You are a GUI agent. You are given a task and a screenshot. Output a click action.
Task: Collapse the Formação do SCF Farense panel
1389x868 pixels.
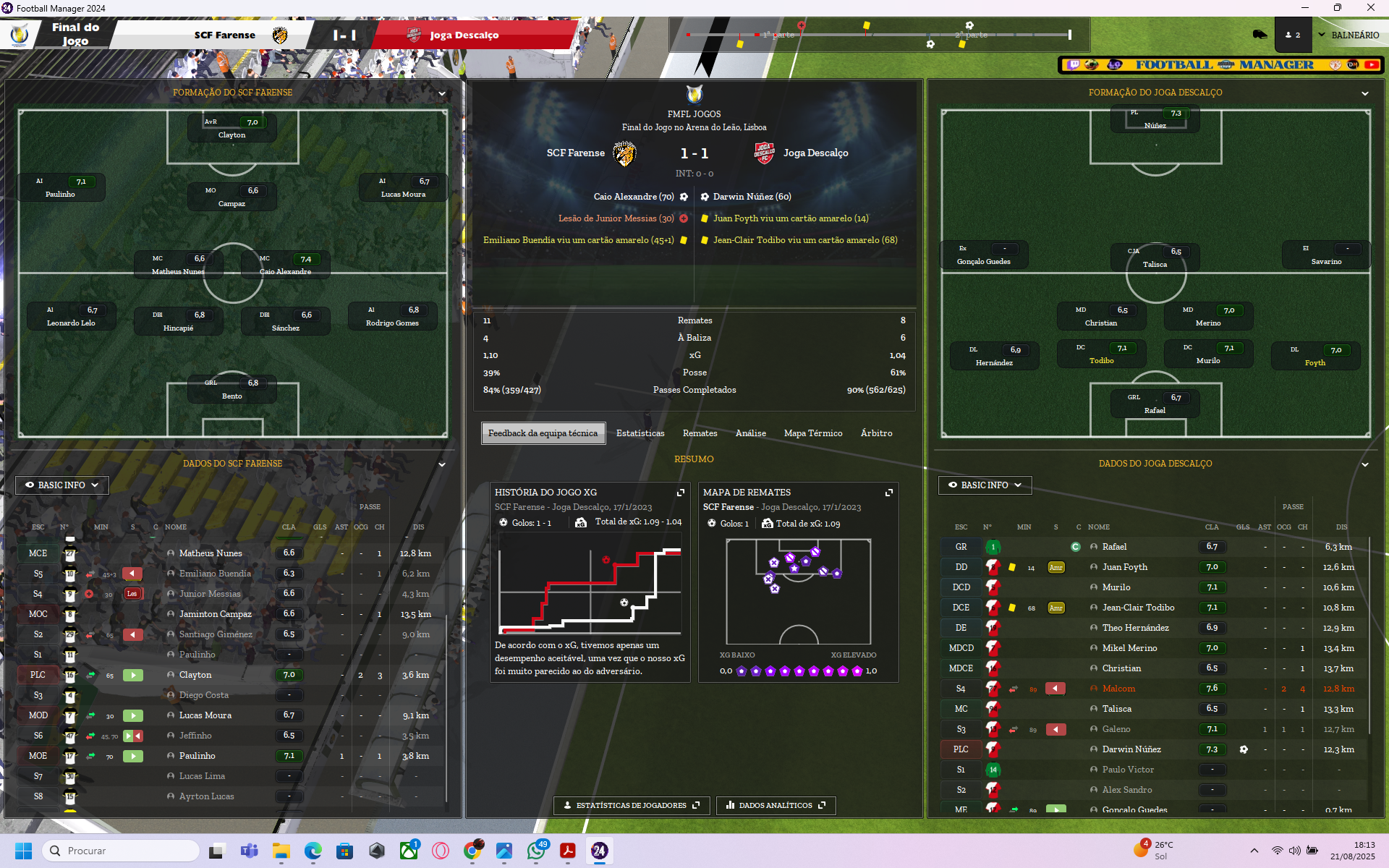coord(442,93)
